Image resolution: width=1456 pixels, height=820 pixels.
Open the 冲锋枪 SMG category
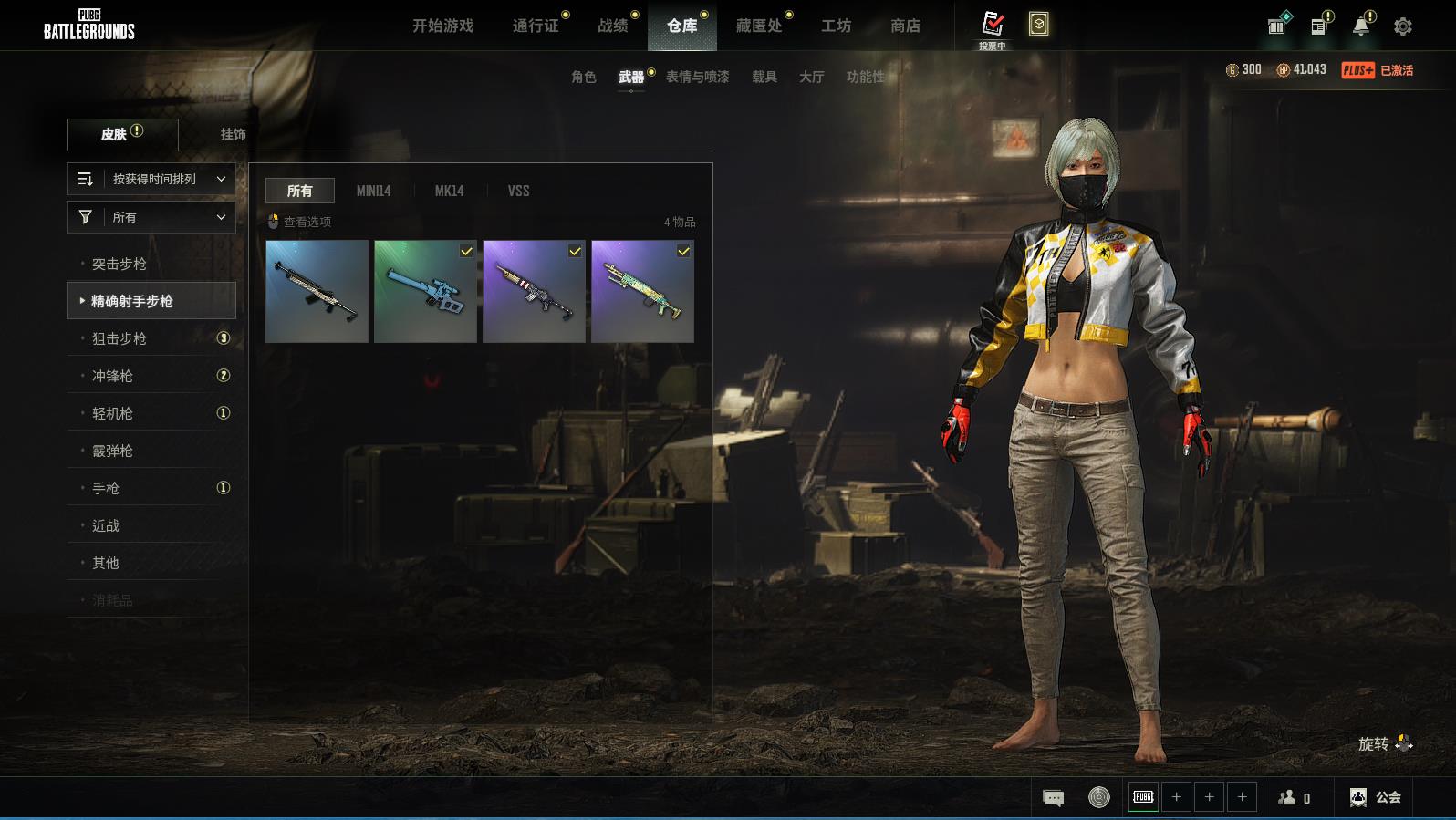[112, 376]
